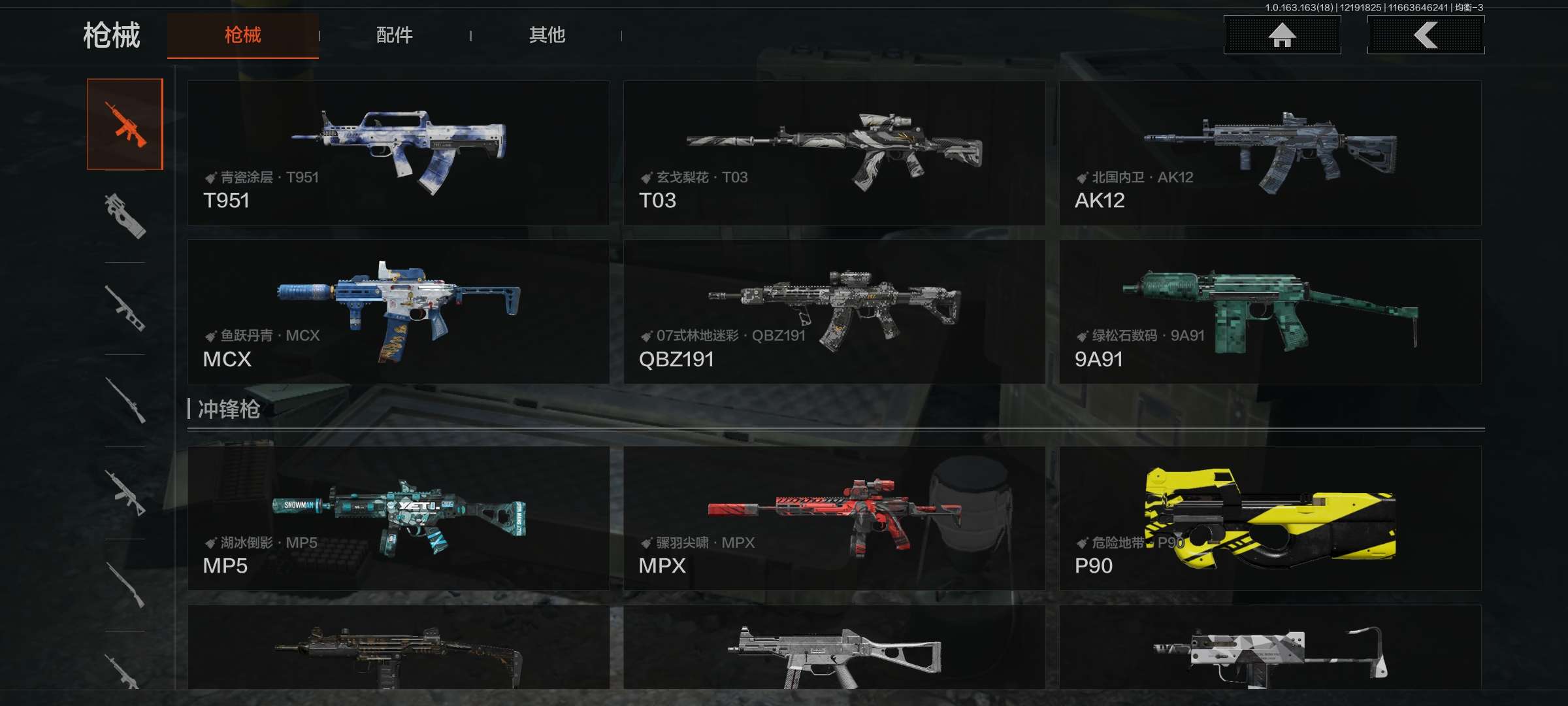Switch to the P90-shaped submachine gun category

(125, 216)
